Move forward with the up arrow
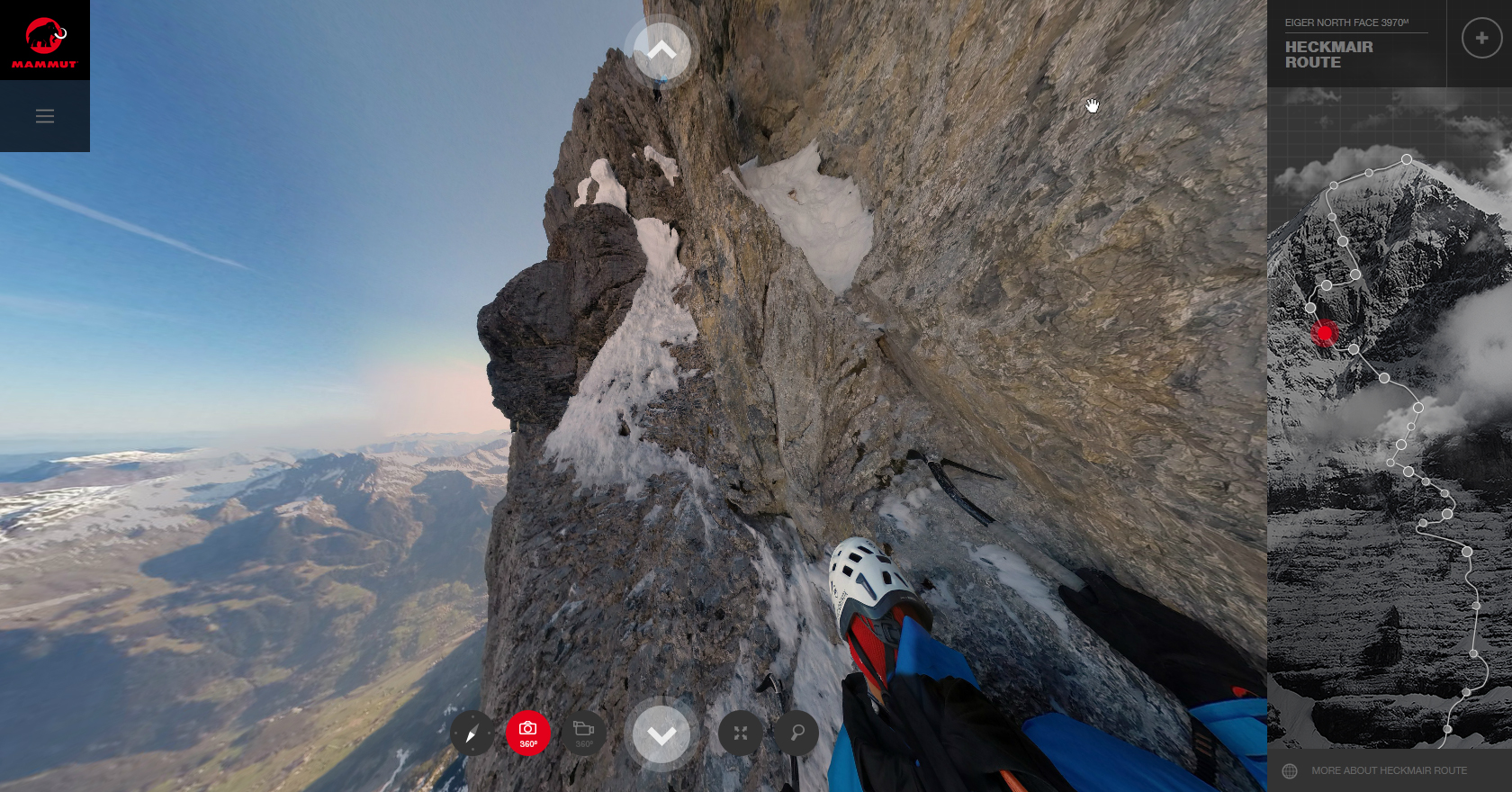 661,51
